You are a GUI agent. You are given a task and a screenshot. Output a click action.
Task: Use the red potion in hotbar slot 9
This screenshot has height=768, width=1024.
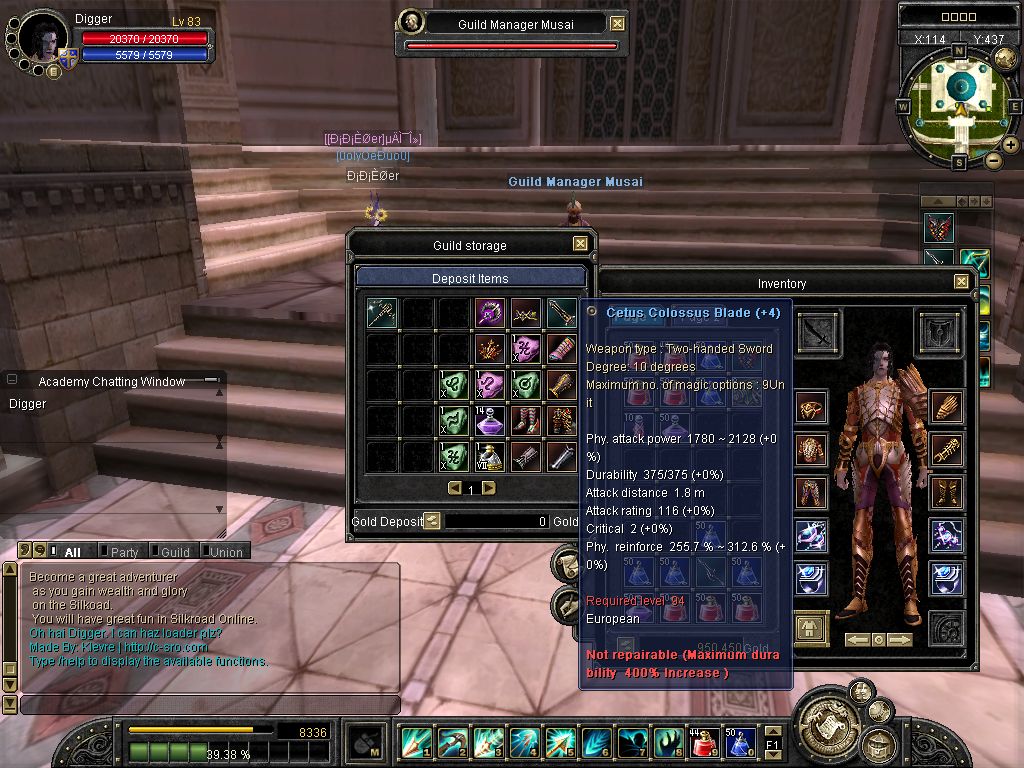[x=703, y=743]
